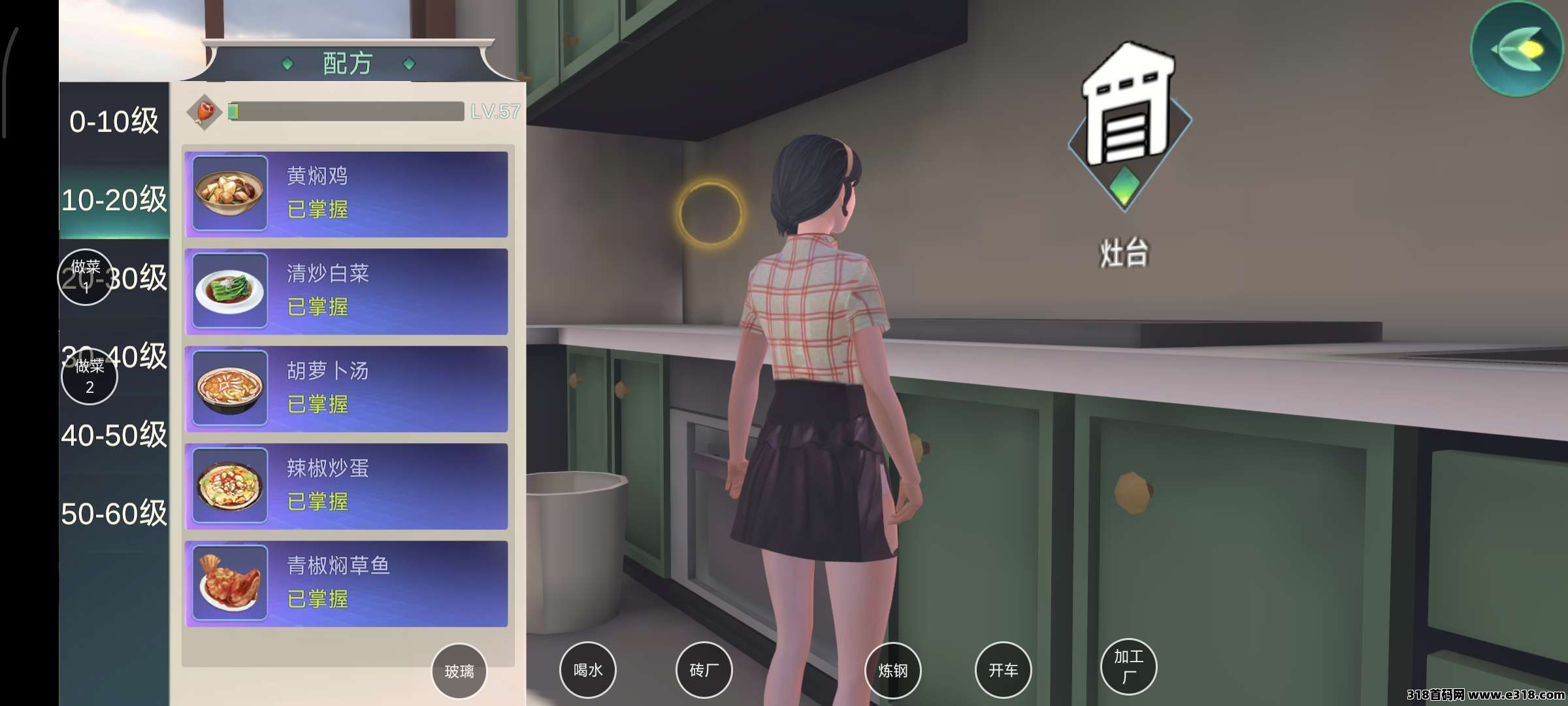Choose the 青椒焖草鱼 recipe

point(346,584)
